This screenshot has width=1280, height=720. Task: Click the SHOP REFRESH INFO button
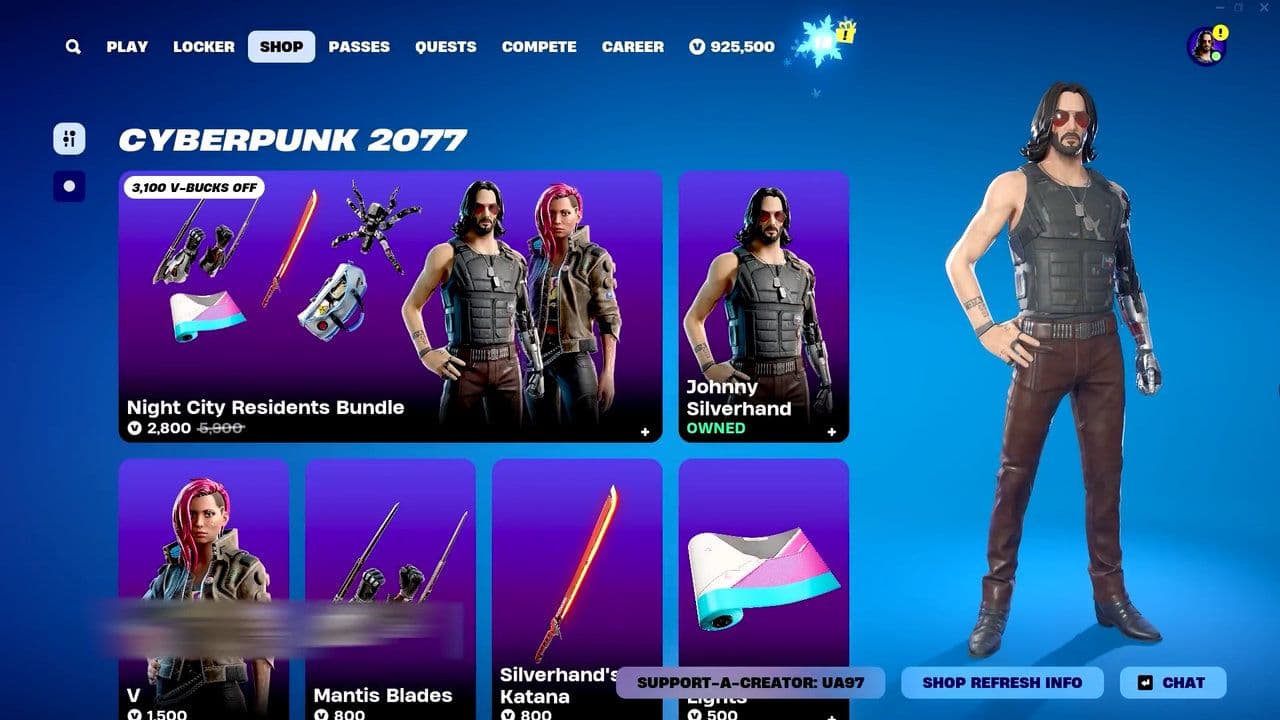coord(1002,683)
